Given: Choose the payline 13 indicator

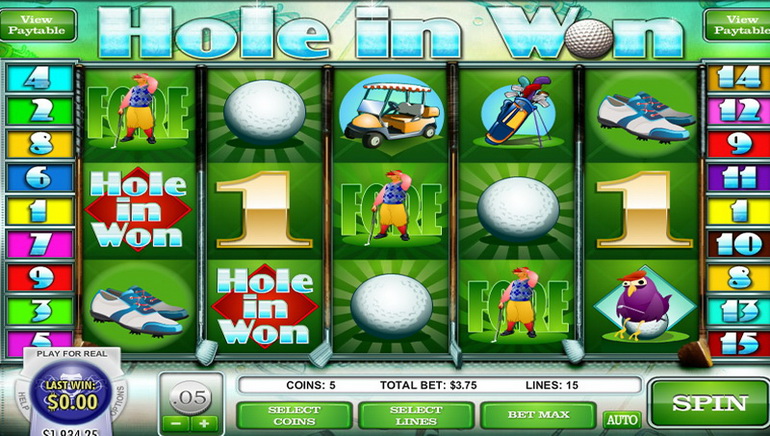Looking at the screenshot, I should 737,308.
